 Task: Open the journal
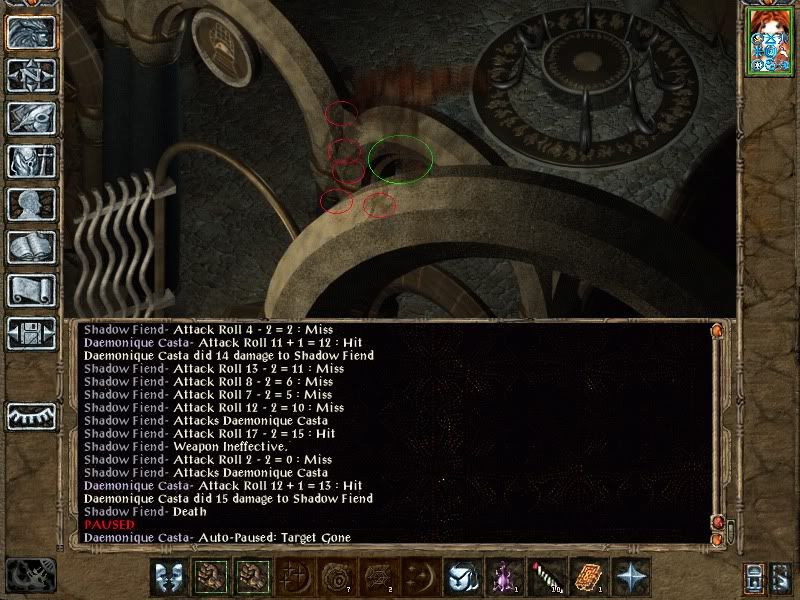(x=30, y=118)
